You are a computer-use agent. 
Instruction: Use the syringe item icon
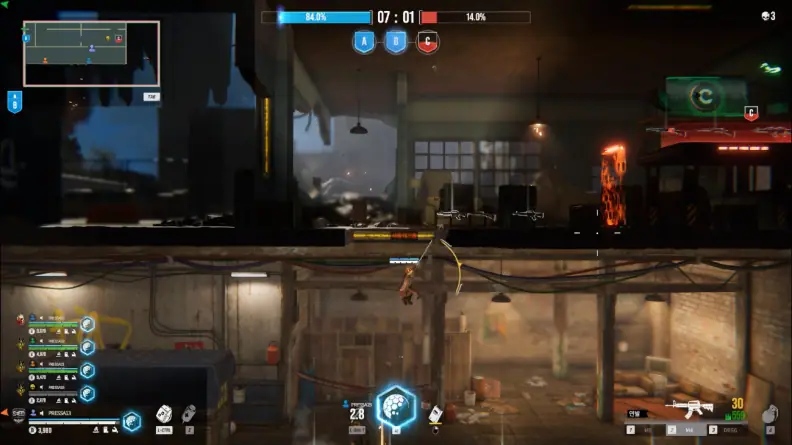(x=188, y=412)
